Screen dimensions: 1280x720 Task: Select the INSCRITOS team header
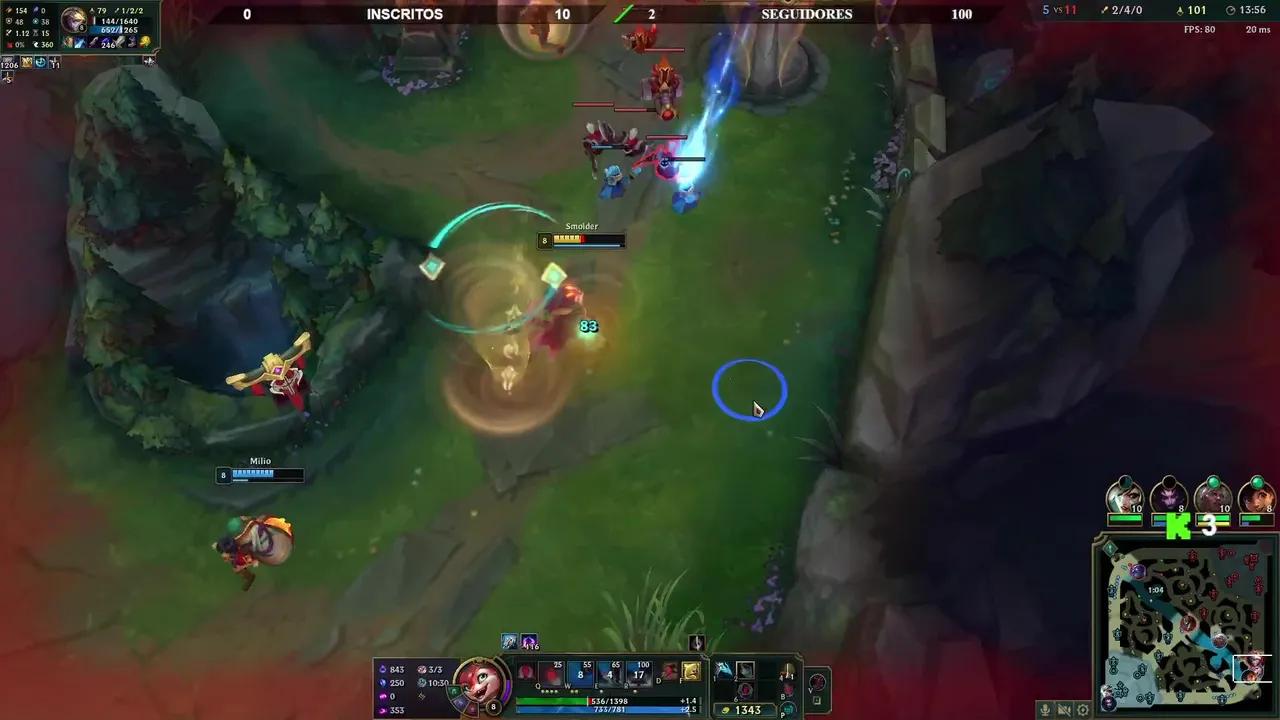coord(404,14)
